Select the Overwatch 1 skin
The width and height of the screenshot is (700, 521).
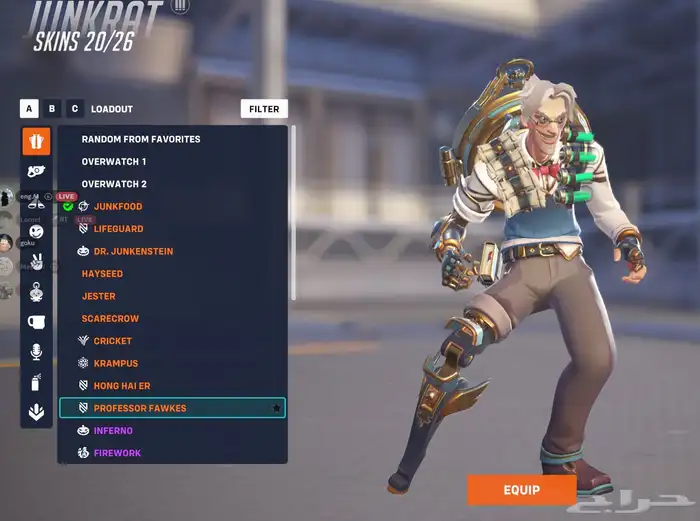click(114, 161)
